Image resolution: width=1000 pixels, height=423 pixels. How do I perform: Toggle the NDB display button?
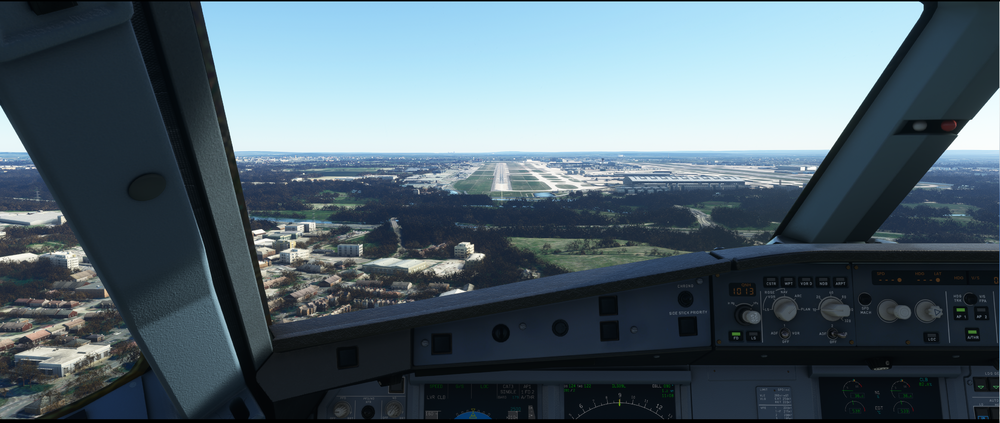[823, 282]
